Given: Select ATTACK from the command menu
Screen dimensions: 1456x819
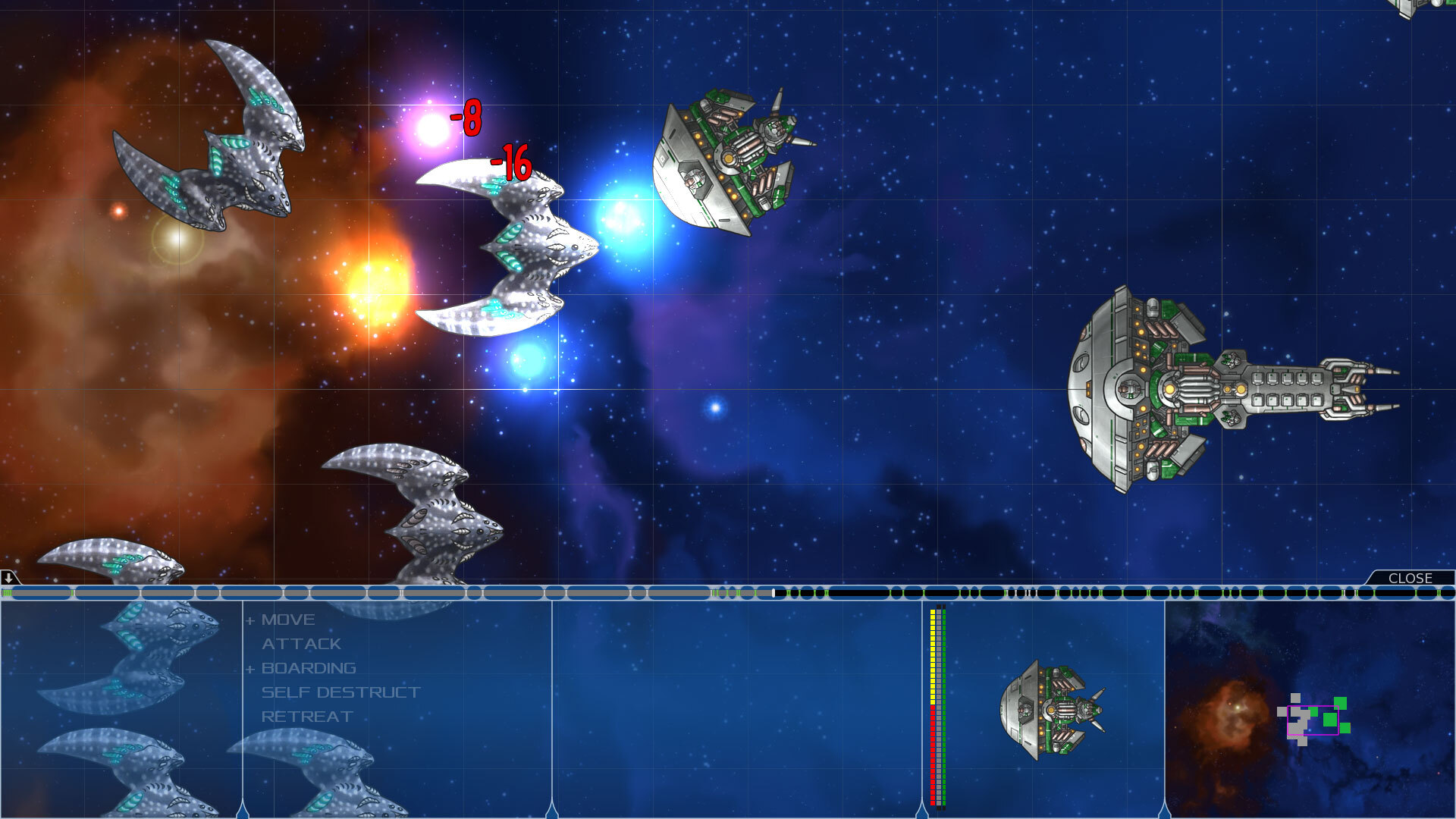Looking at the screenshot, I should pos(300,643).
